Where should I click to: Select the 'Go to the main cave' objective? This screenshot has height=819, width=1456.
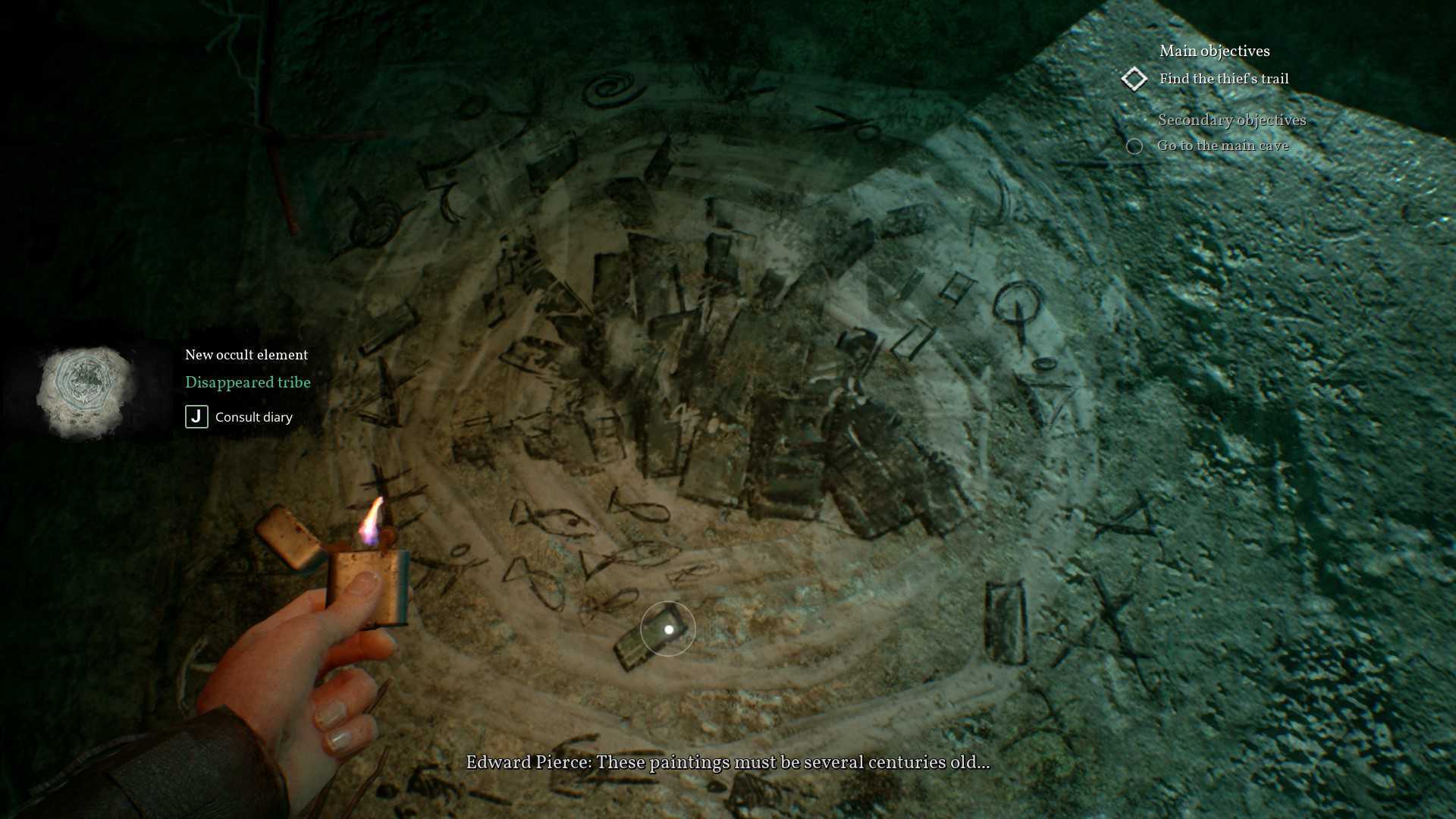point(1222,146)
